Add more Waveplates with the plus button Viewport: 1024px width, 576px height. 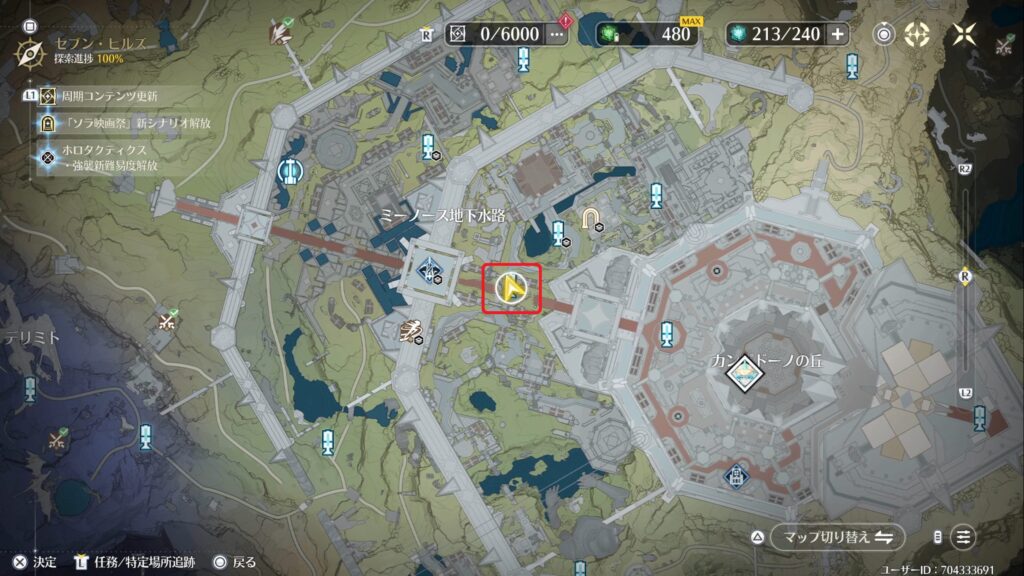point(837,34)
